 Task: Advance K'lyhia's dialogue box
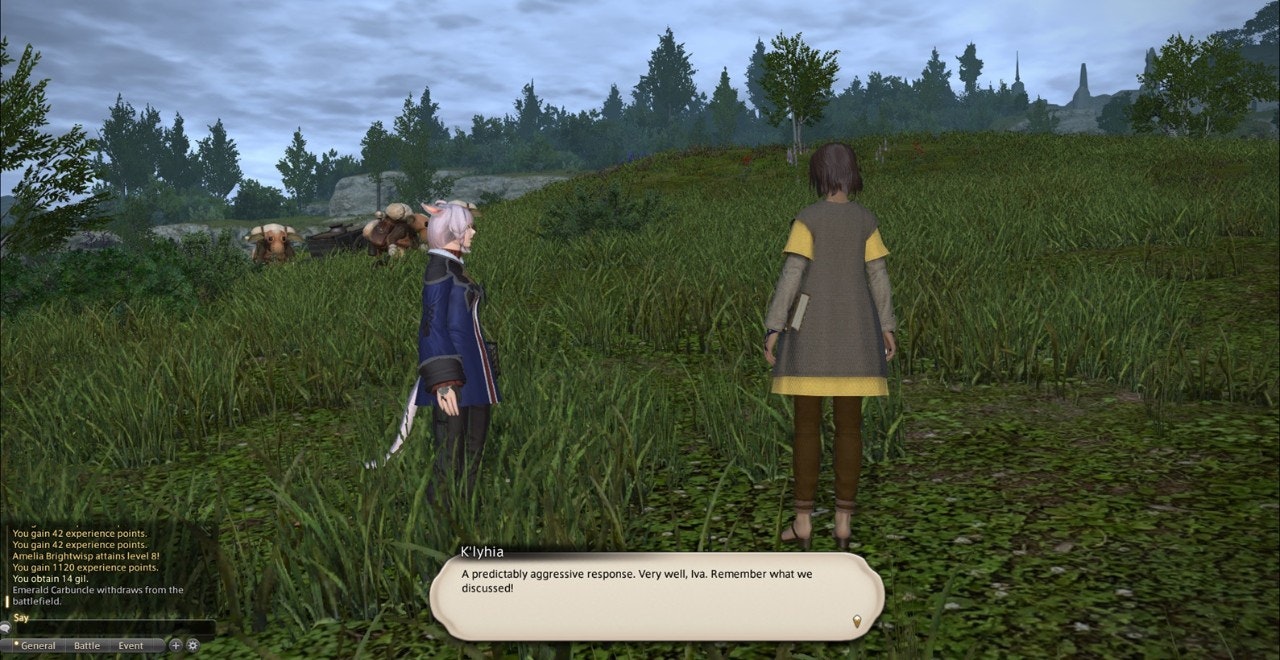point(656,596)
